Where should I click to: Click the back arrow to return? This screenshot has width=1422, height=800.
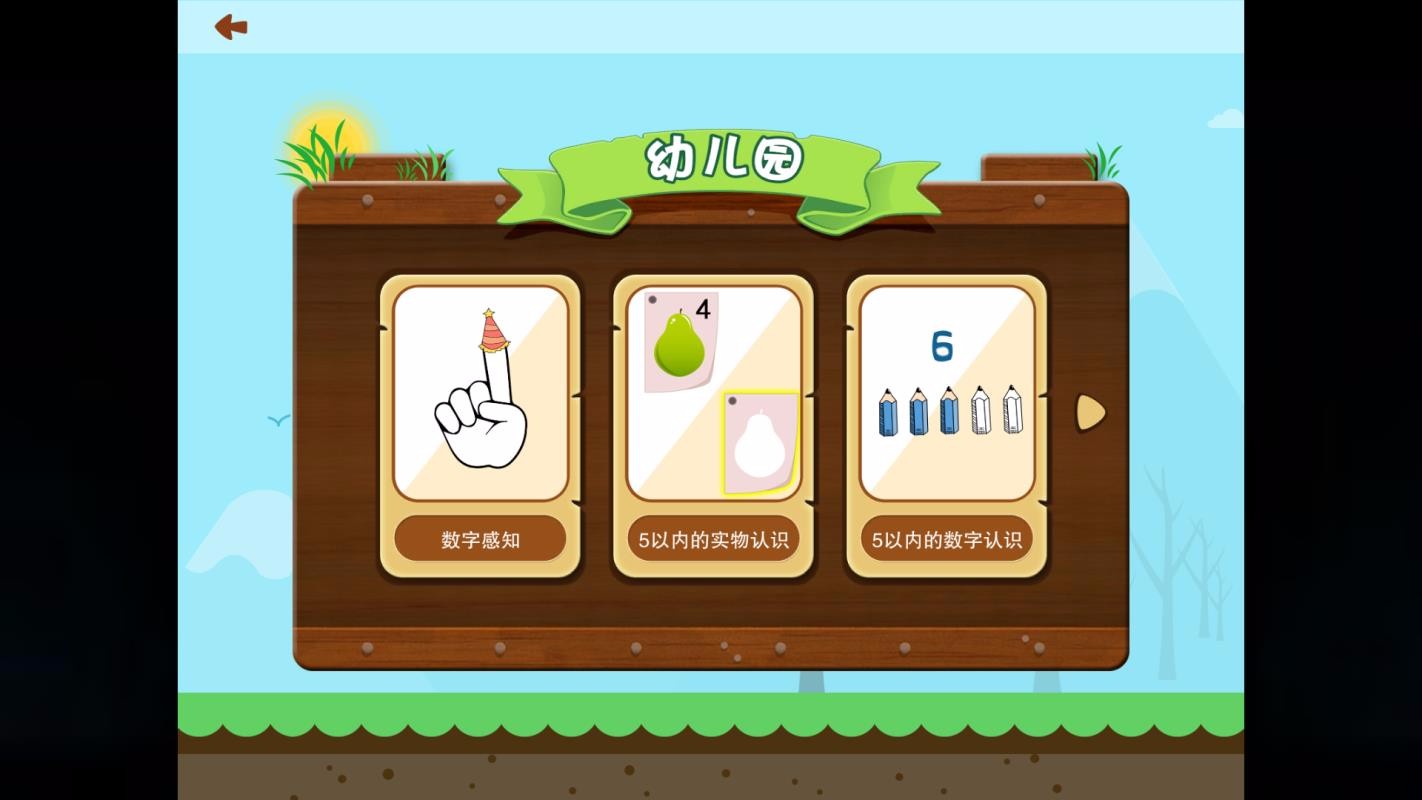click(x=230, y=27)
